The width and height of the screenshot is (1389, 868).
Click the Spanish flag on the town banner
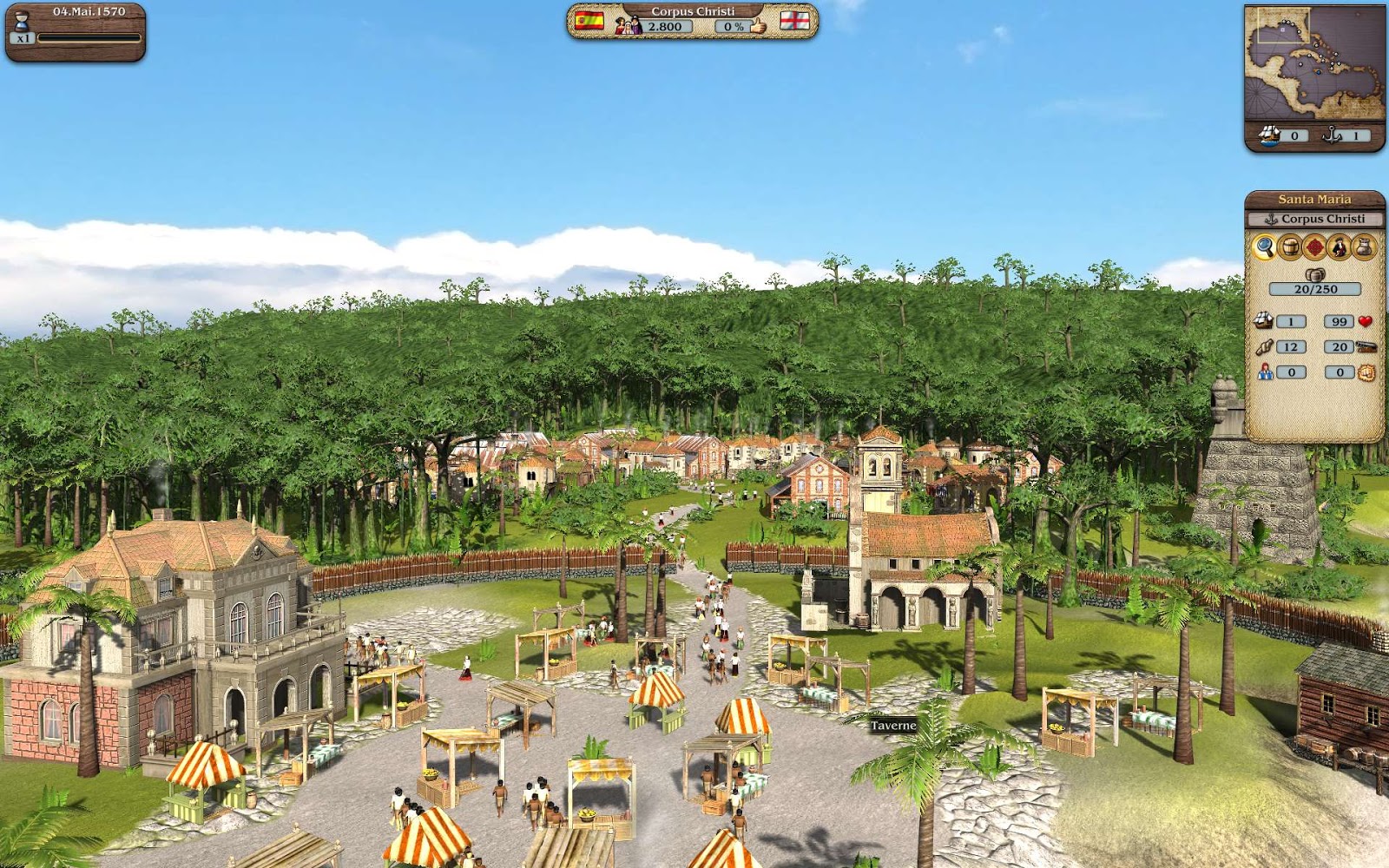coord(589,23)
